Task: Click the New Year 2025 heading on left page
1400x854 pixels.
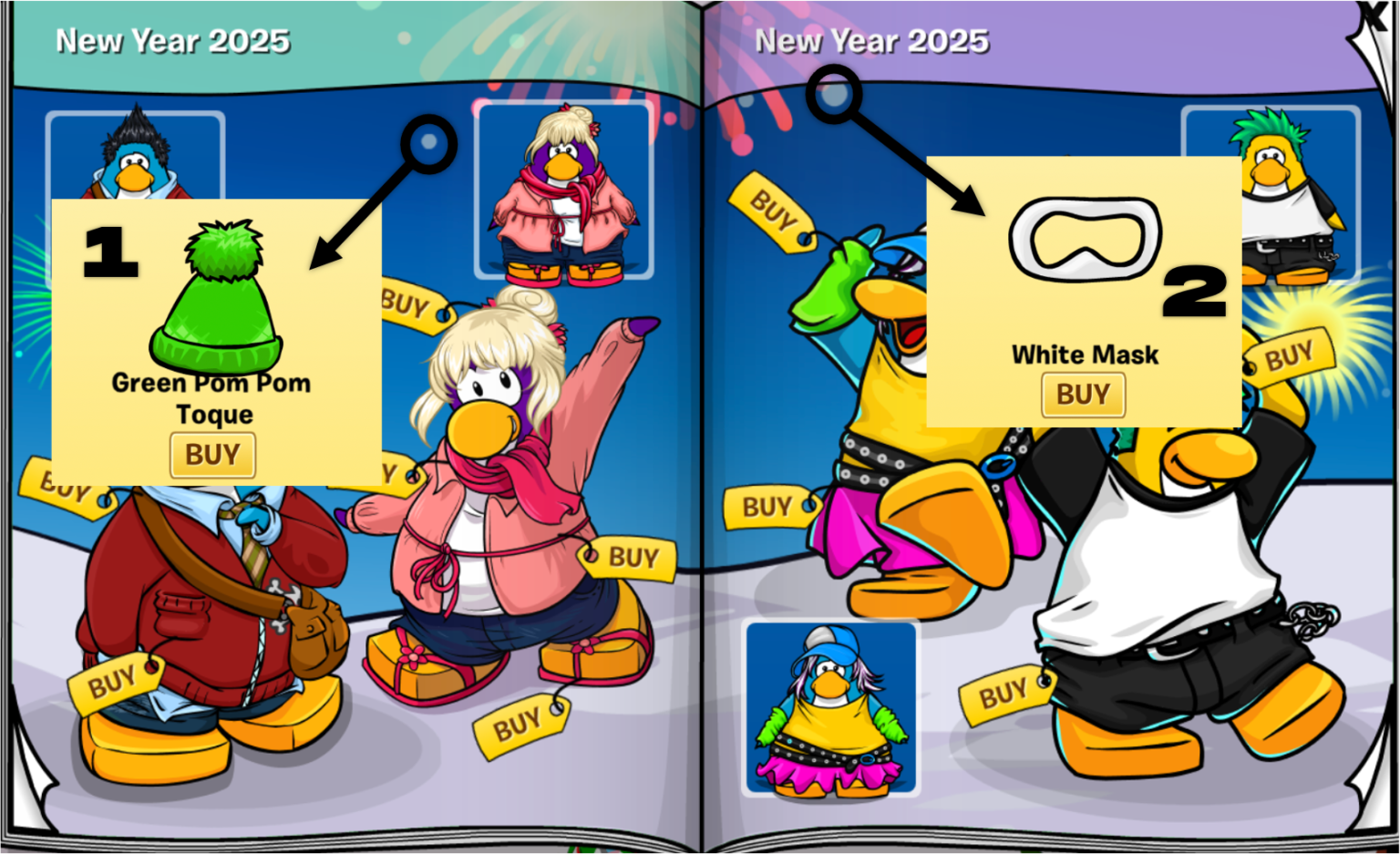Action: click(x=173, y=40)
